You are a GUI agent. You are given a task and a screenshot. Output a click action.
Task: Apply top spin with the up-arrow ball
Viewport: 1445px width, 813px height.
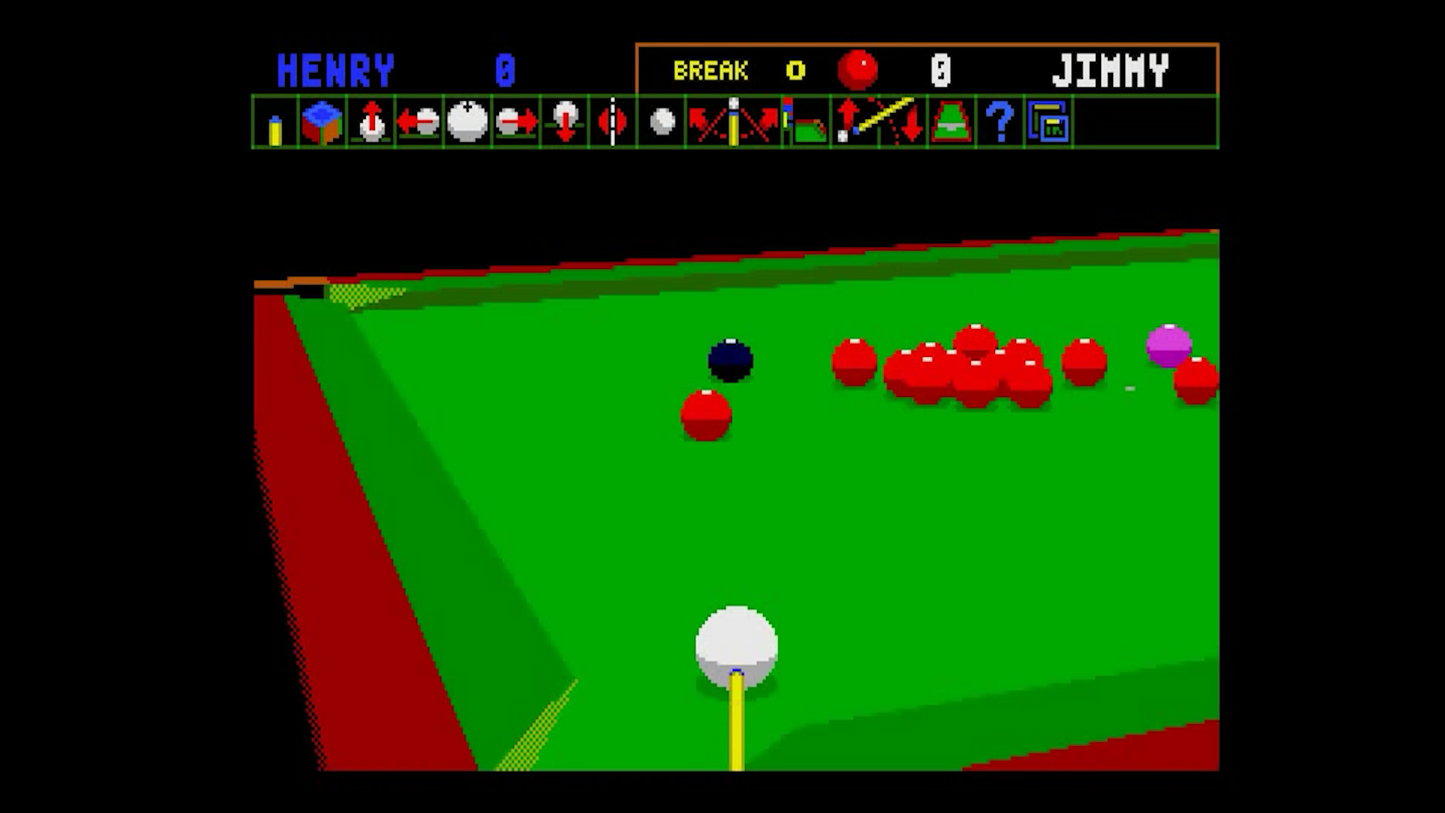point(371,122)
